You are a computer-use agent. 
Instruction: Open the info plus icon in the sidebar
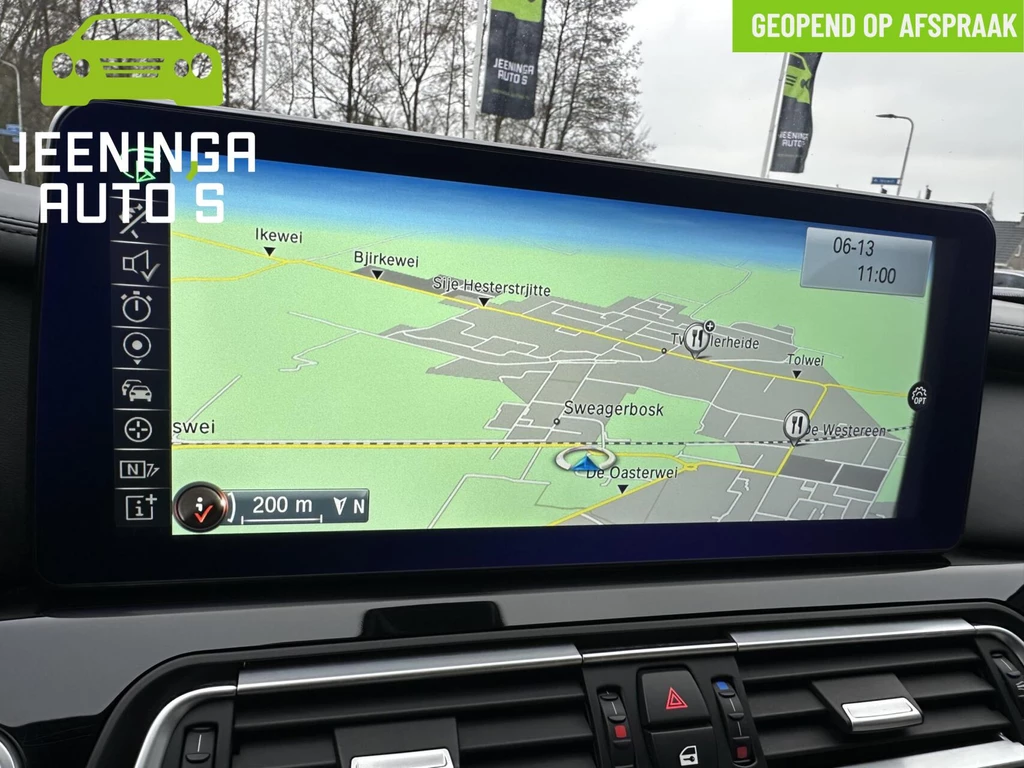(140, 506)
